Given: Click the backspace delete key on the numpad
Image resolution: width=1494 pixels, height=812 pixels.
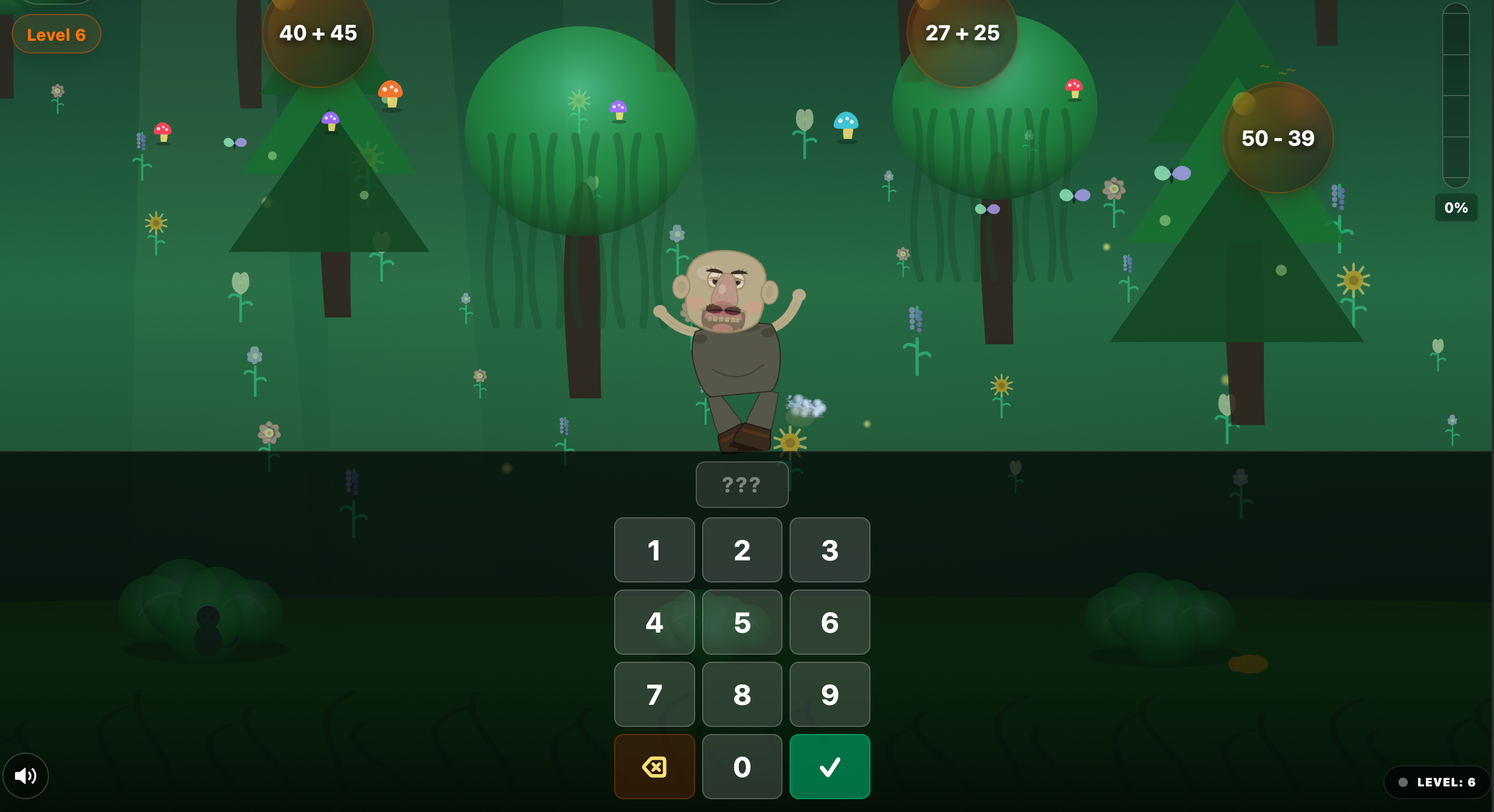Looking at the screenshot, I should tap(654, 767).
